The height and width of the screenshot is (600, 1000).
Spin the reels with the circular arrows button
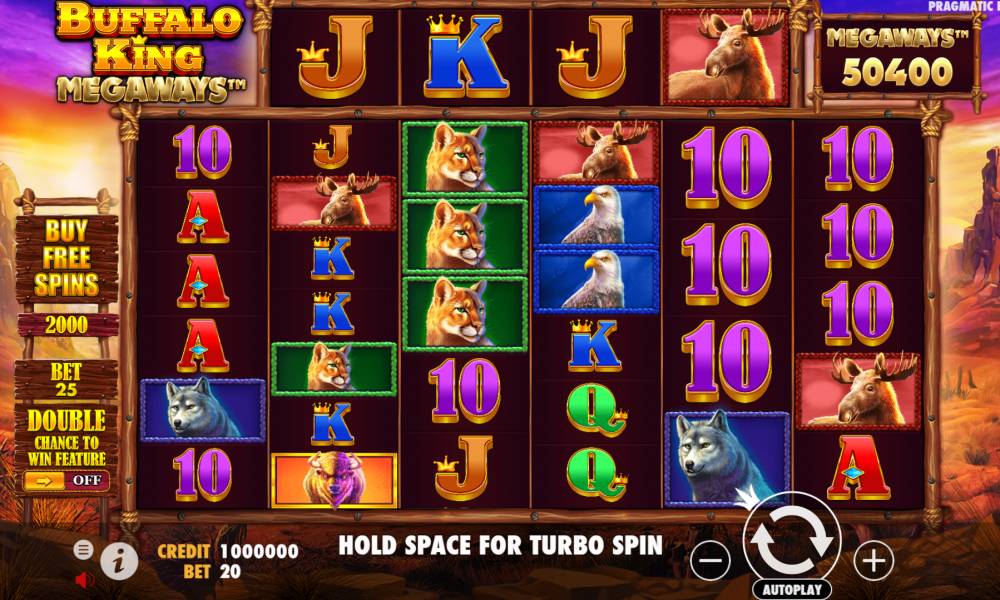pyautogui.click(x=792, y=540)
